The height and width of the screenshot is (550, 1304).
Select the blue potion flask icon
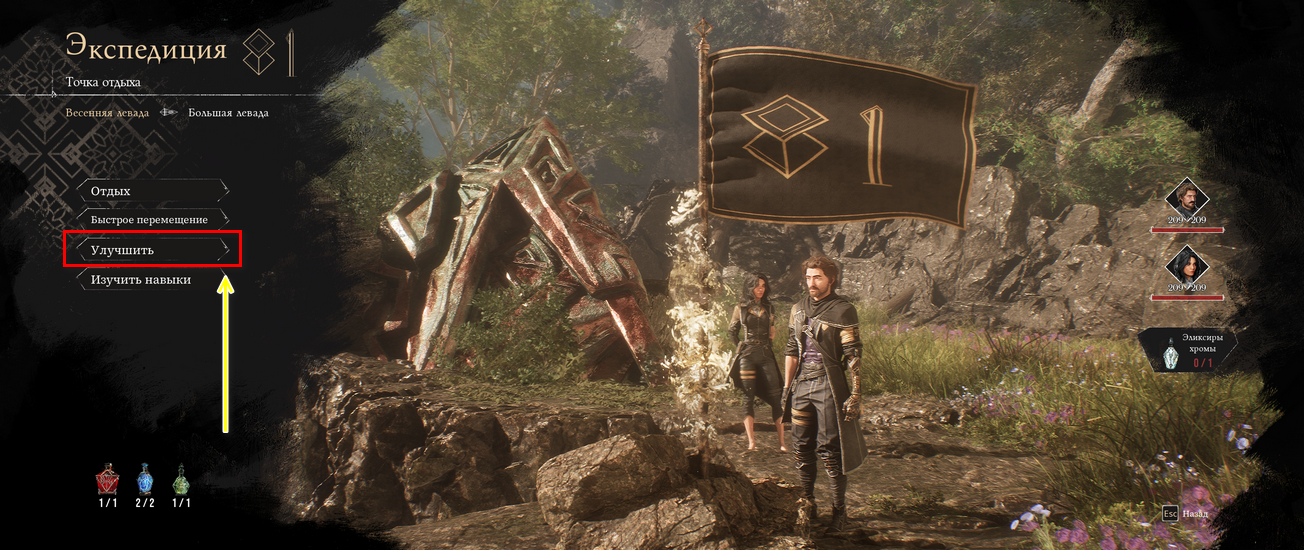pos(145,480)
